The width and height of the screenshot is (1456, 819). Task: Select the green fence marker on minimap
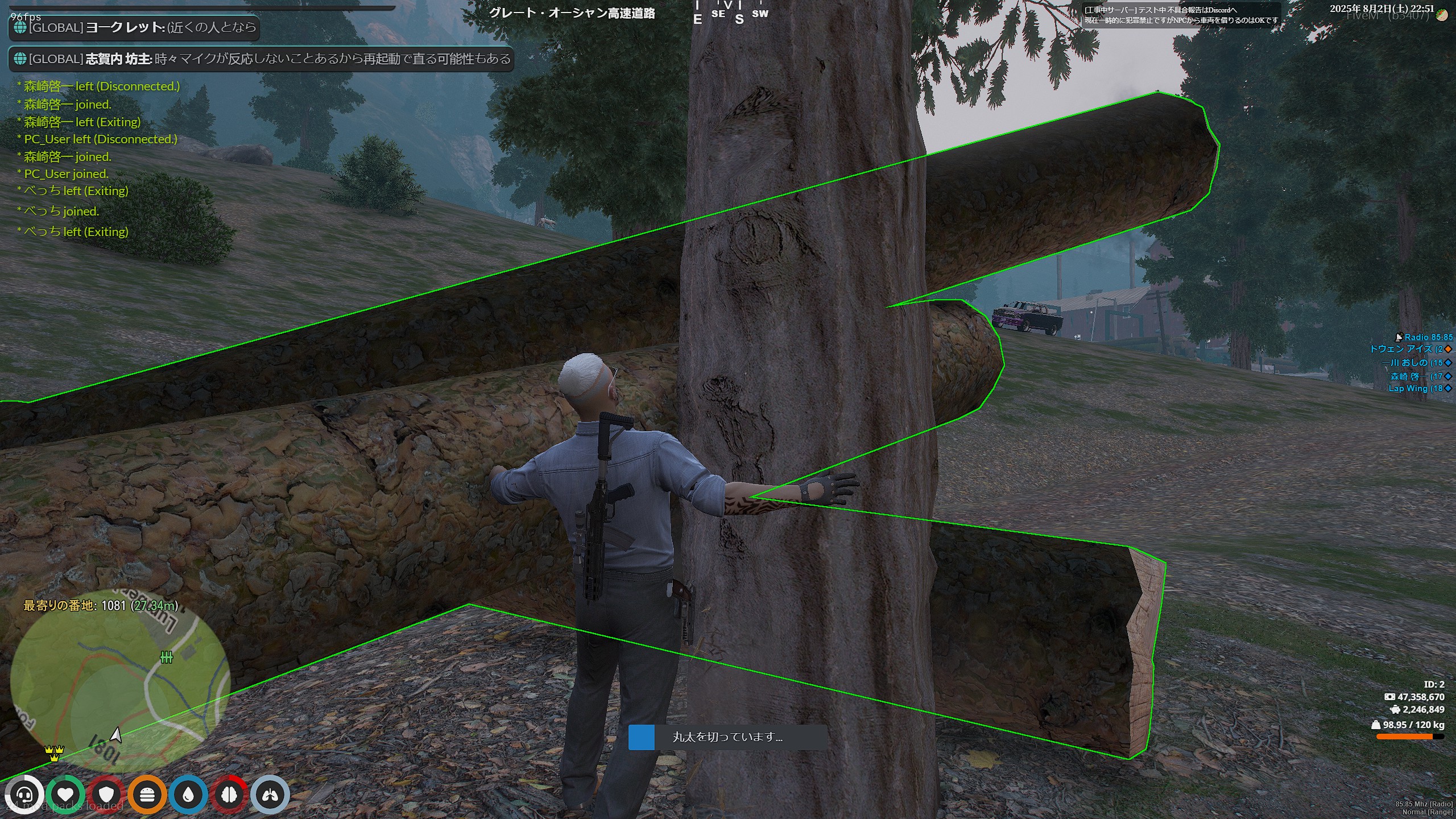(166, 657)
